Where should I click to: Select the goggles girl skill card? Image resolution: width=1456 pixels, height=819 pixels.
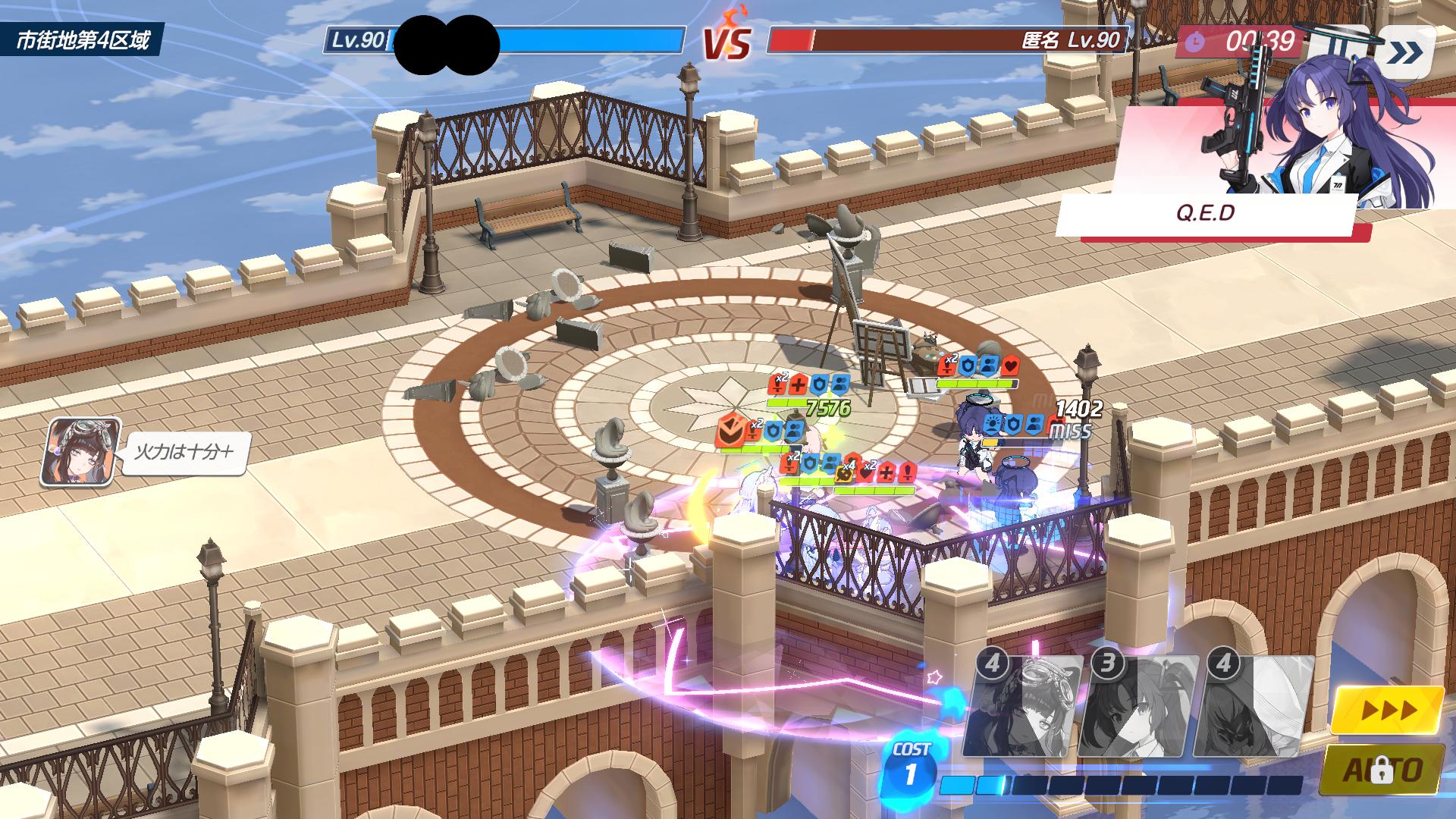pyautogui.click(x=1025, y=707)
